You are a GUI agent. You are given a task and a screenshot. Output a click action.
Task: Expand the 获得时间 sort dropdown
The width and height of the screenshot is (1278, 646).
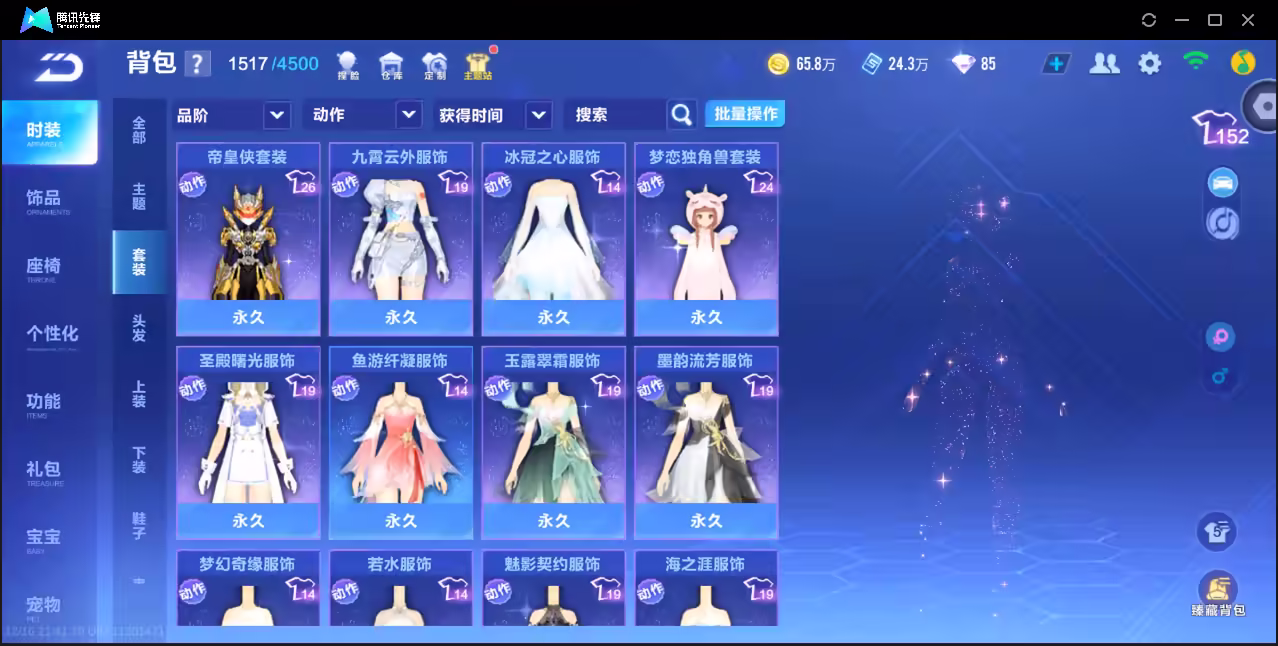(x=494, y=115)
